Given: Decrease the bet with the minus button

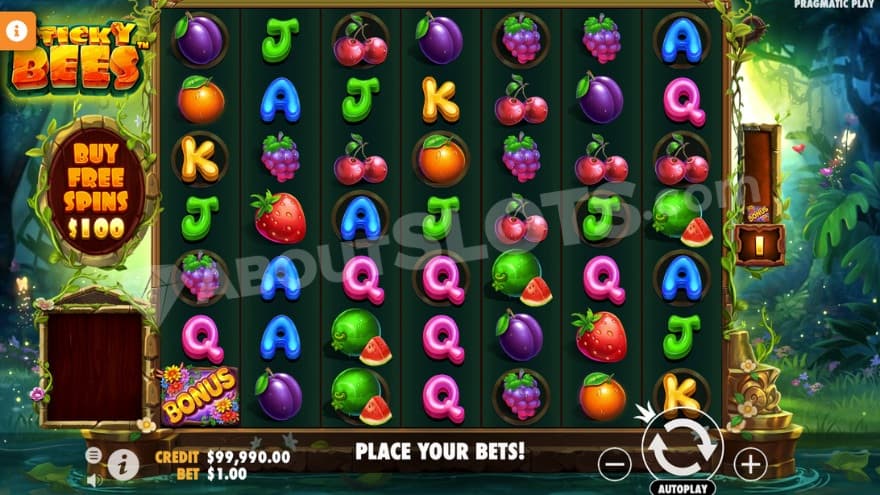Looking at the screenshot, I should (614, 463).
